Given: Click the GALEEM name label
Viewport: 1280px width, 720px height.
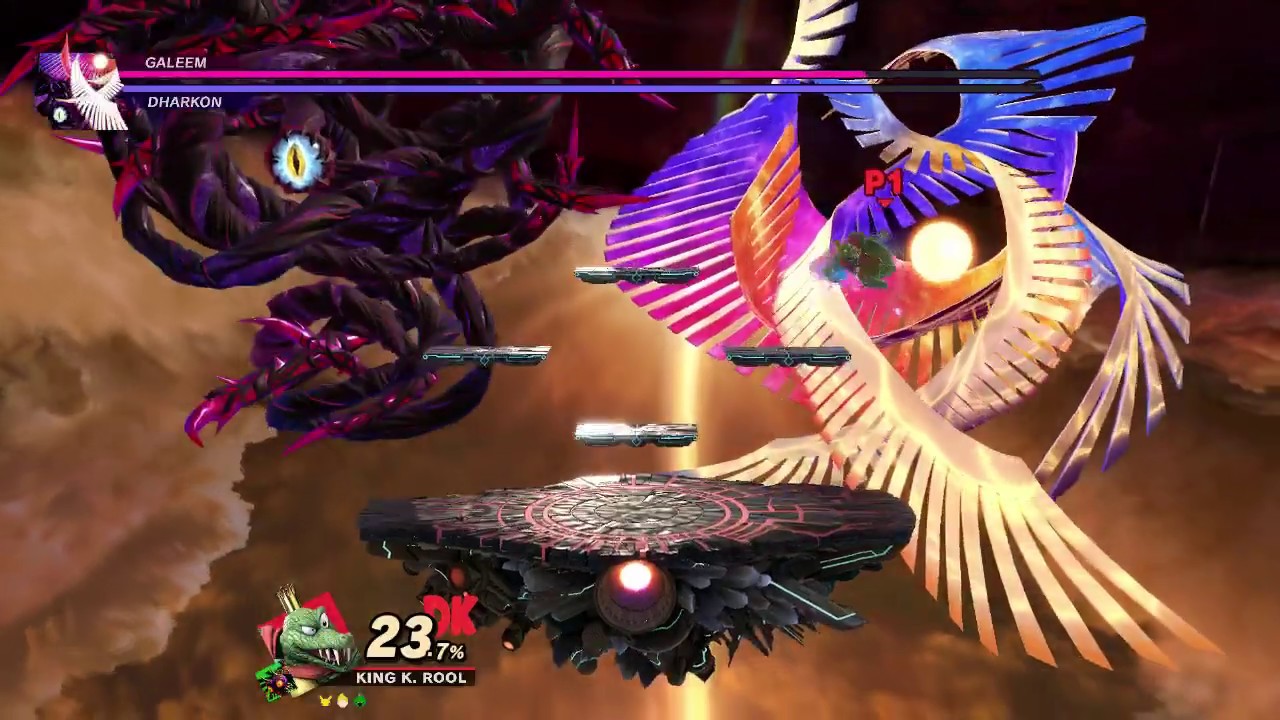Looking at the screenshot, I should (x=178, y=63).
